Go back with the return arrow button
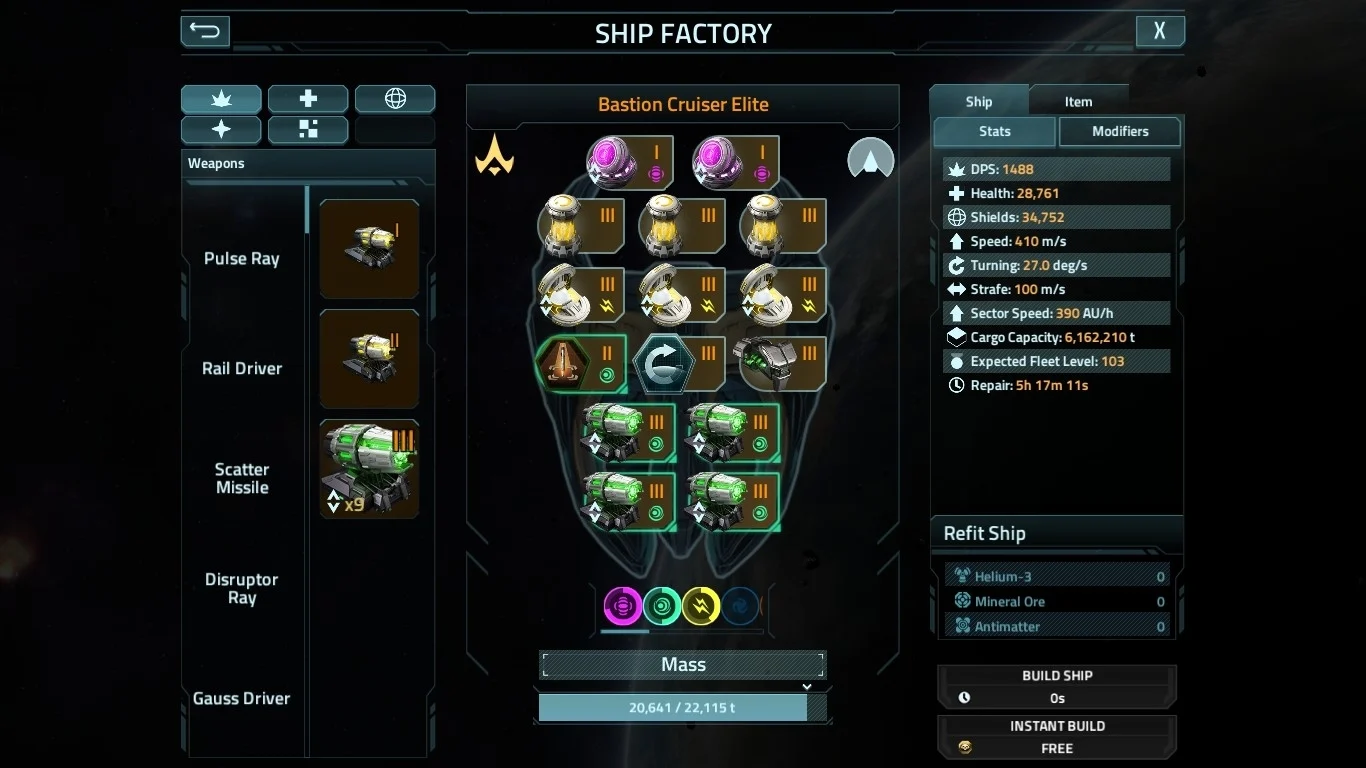The width and height of the screenshot is (1366, 768). click(205, 31)
